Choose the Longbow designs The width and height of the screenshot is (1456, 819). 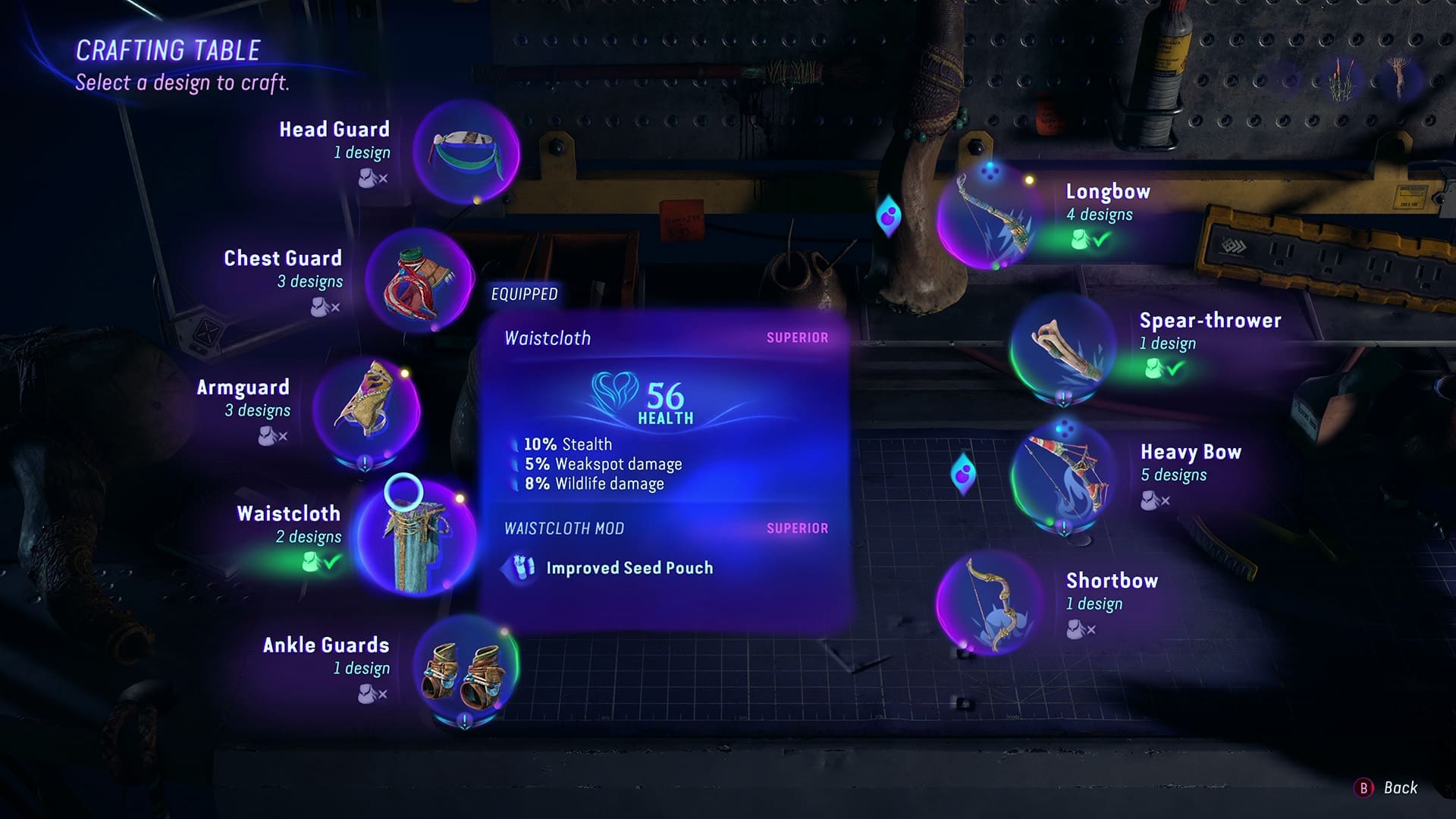pyautogui.click(x=990, y=216)
